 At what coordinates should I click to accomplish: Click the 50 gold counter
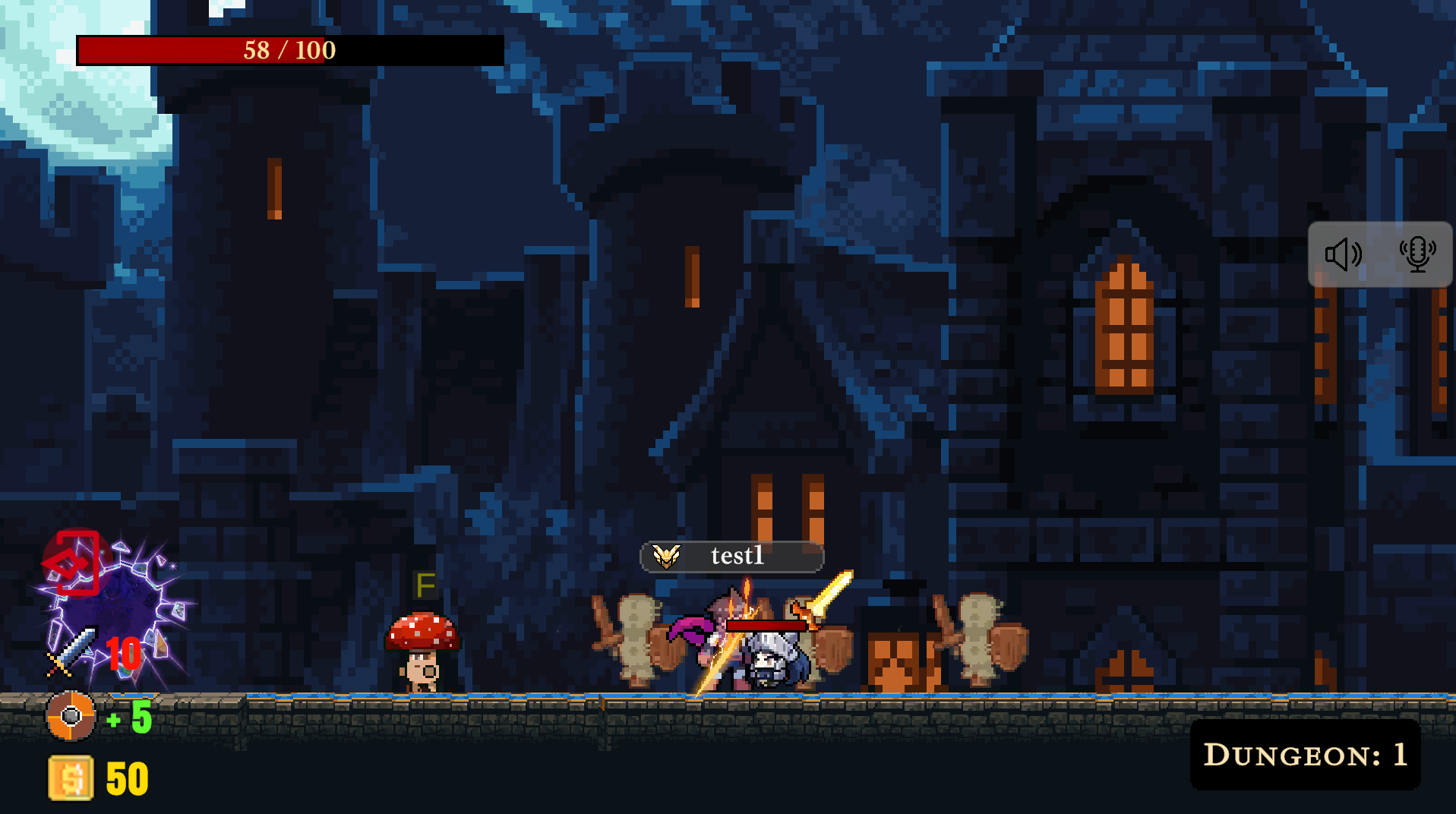tap(126, 778)
